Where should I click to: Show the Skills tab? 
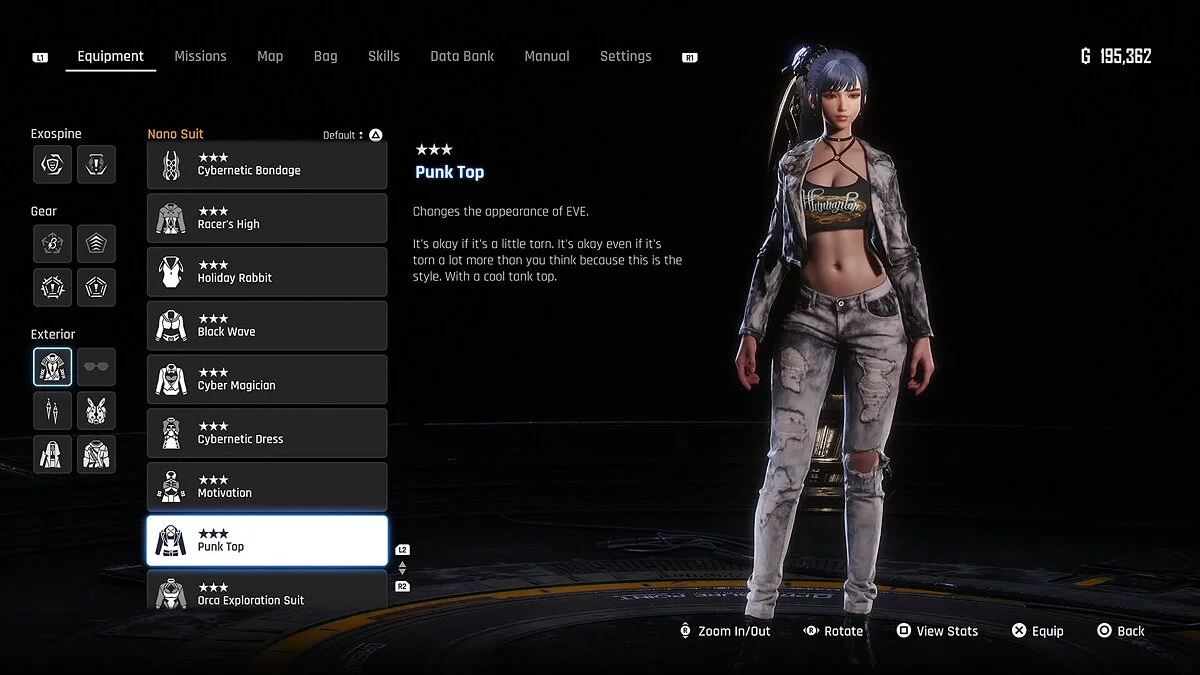point(383,56)
